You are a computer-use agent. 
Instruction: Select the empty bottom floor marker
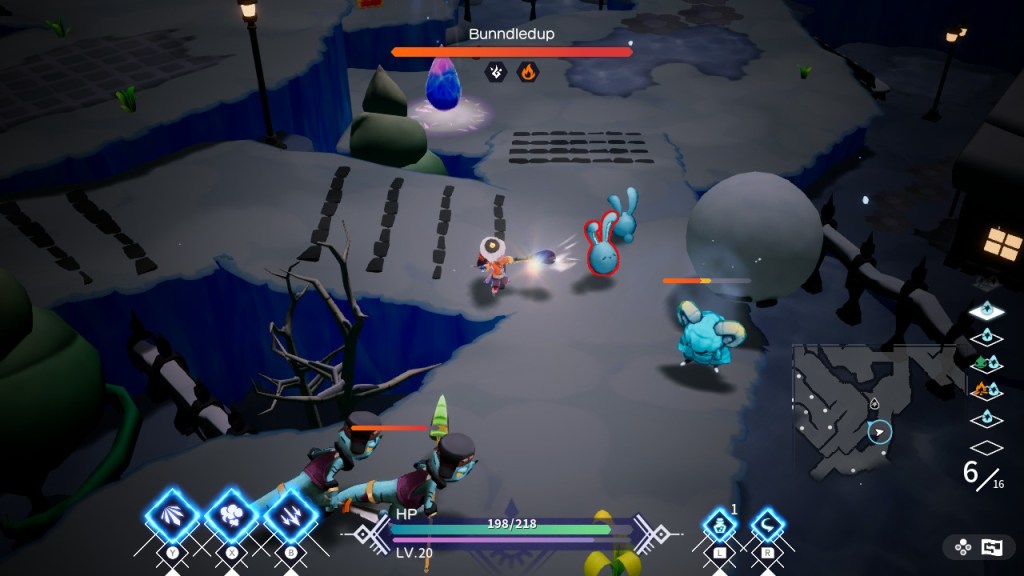(986, 447)
